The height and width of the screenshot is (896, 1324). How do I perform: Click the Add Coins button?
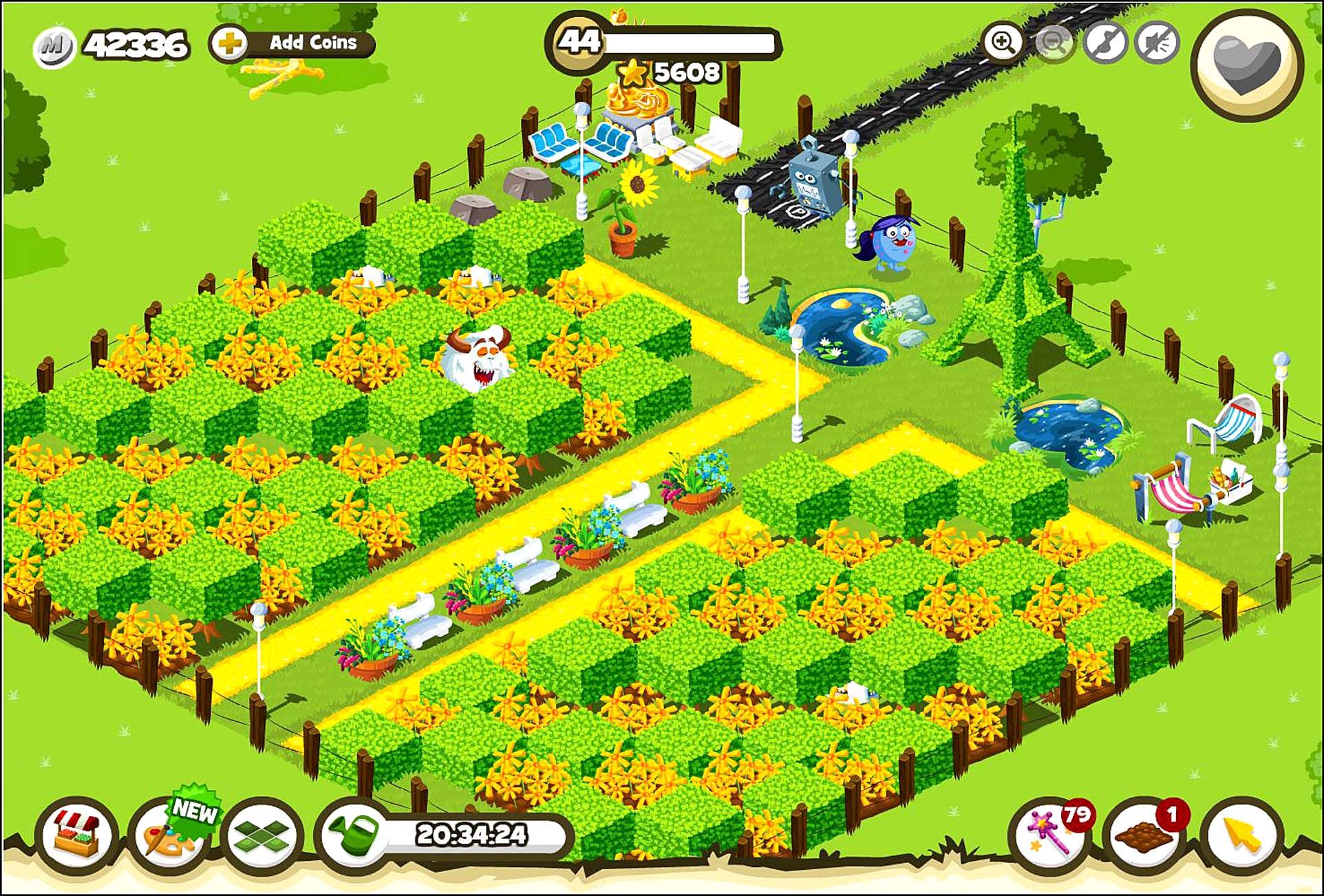(x=292, y=43)
